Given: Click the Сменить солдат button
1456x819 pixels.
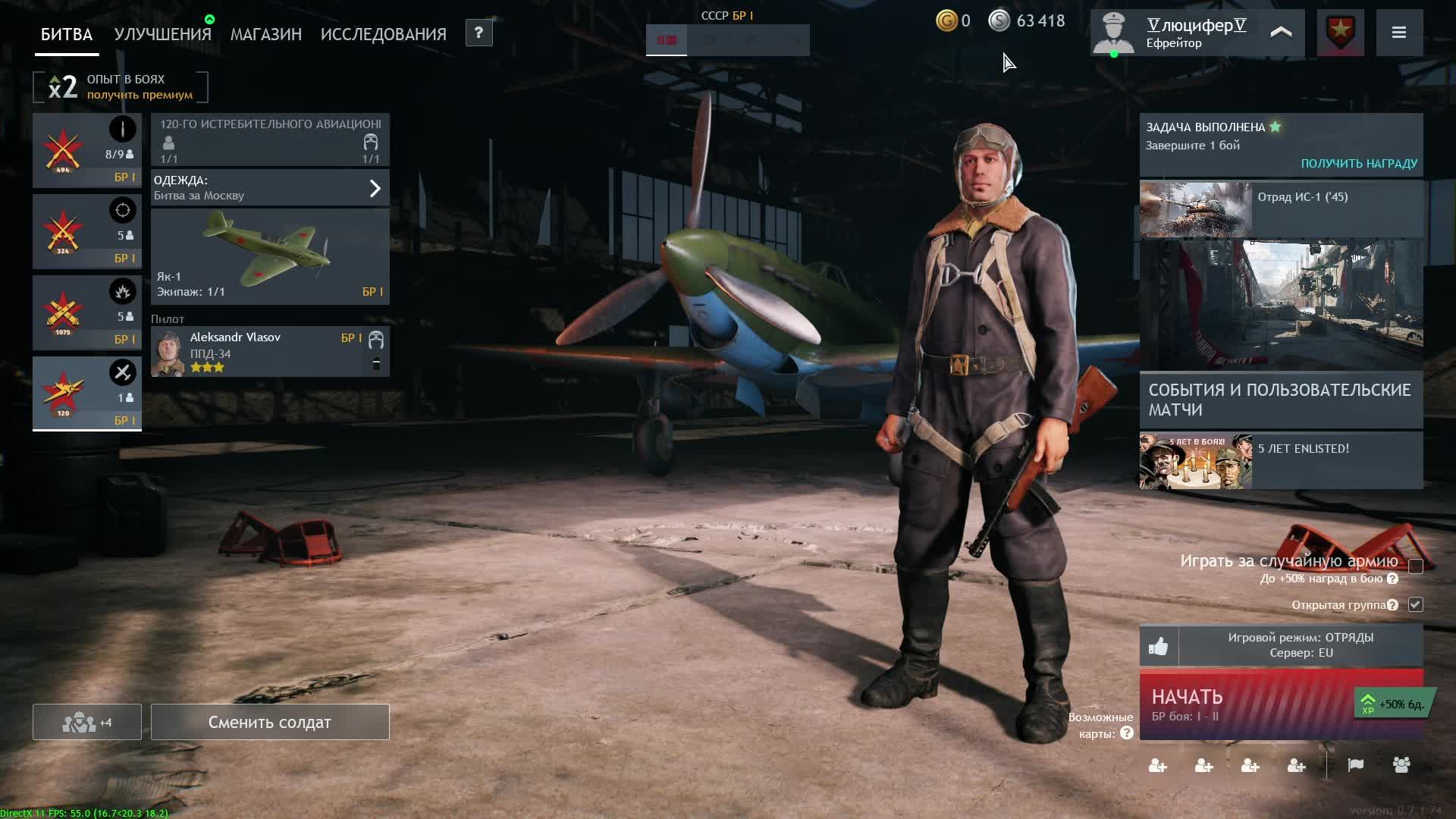Looking at the screenshot, I should click(x=270, y=722).
